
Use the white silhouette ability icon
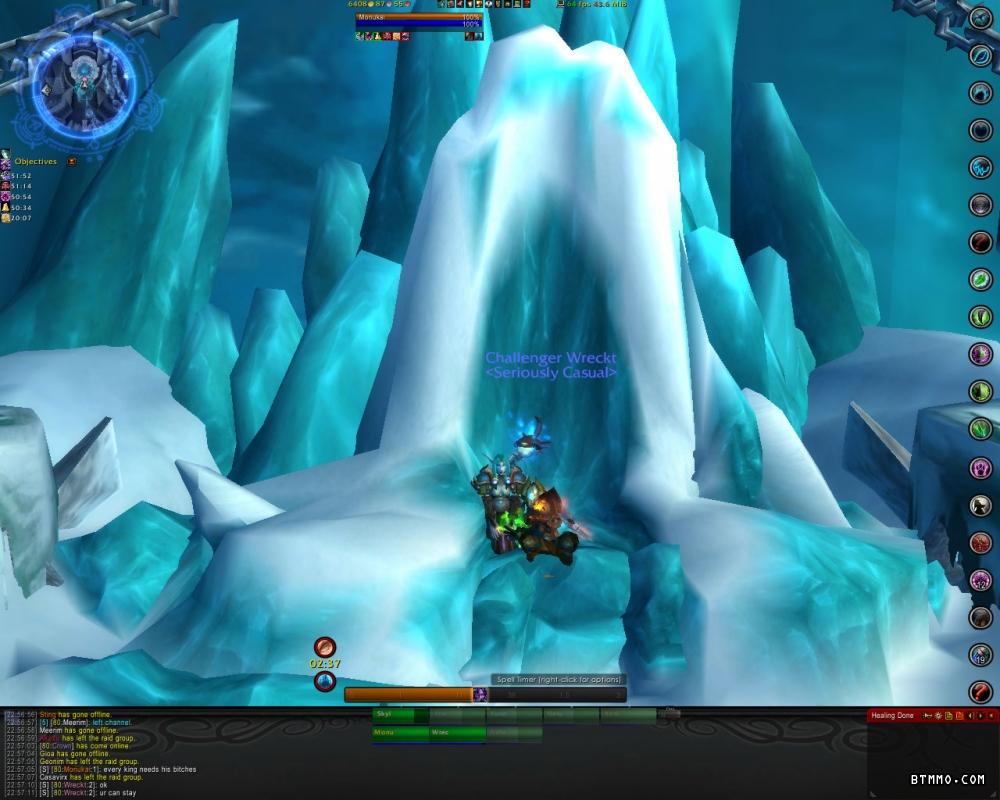tap(980, 505)
